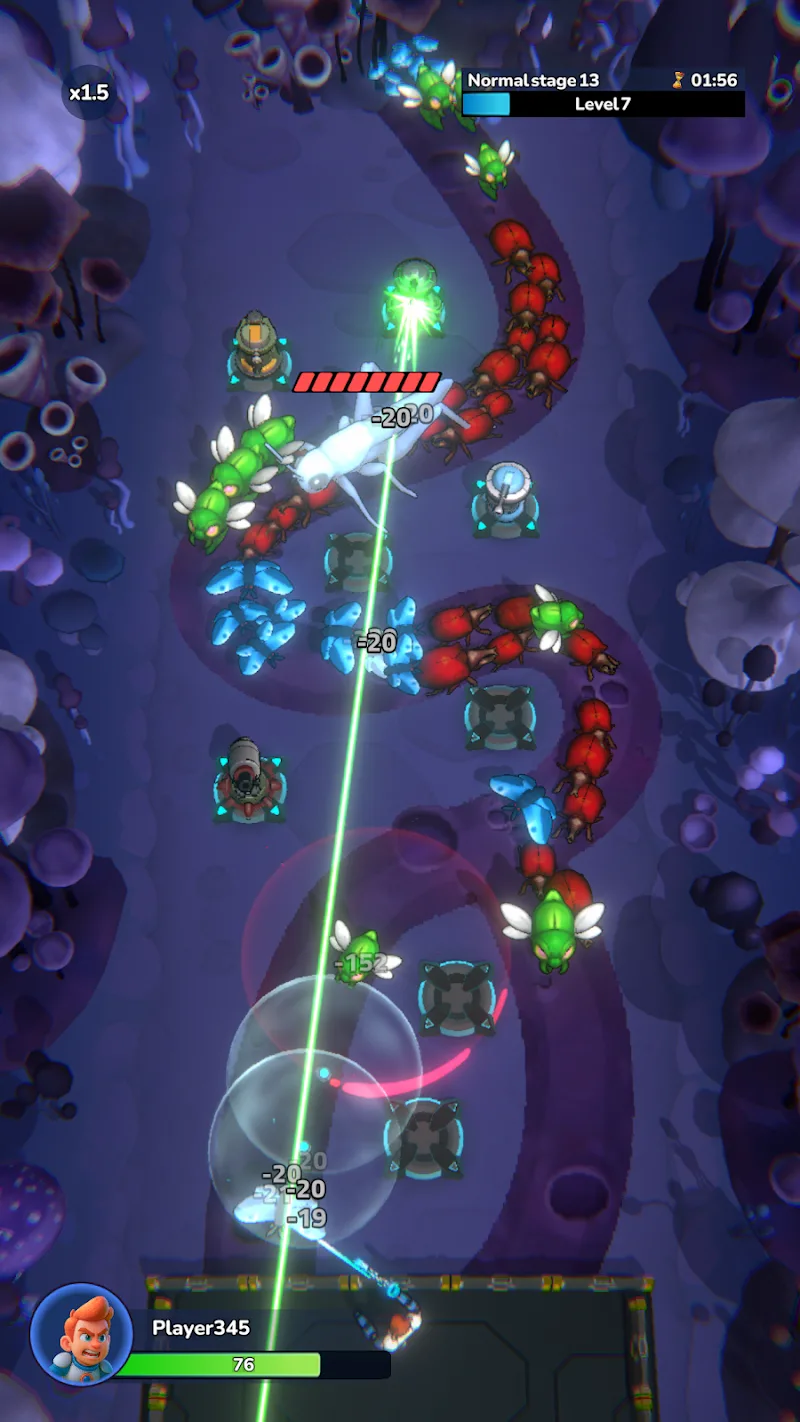Open Player345's avatar portrait
This screenshot has width=800, height=1422.
[x=81, y=1334]
